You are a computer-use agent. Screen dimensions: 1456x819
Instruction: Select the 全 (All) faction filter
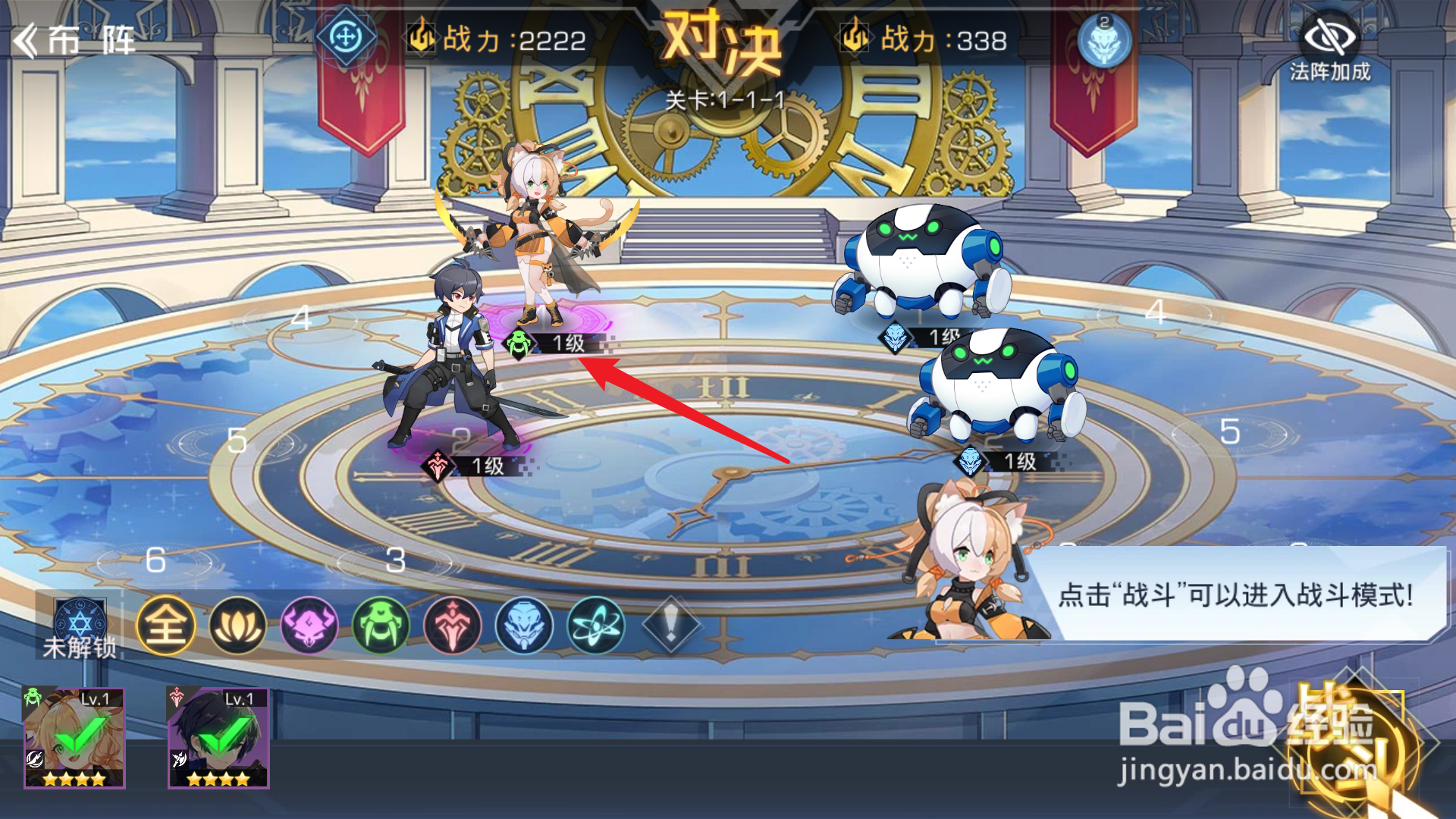(167, 627)
